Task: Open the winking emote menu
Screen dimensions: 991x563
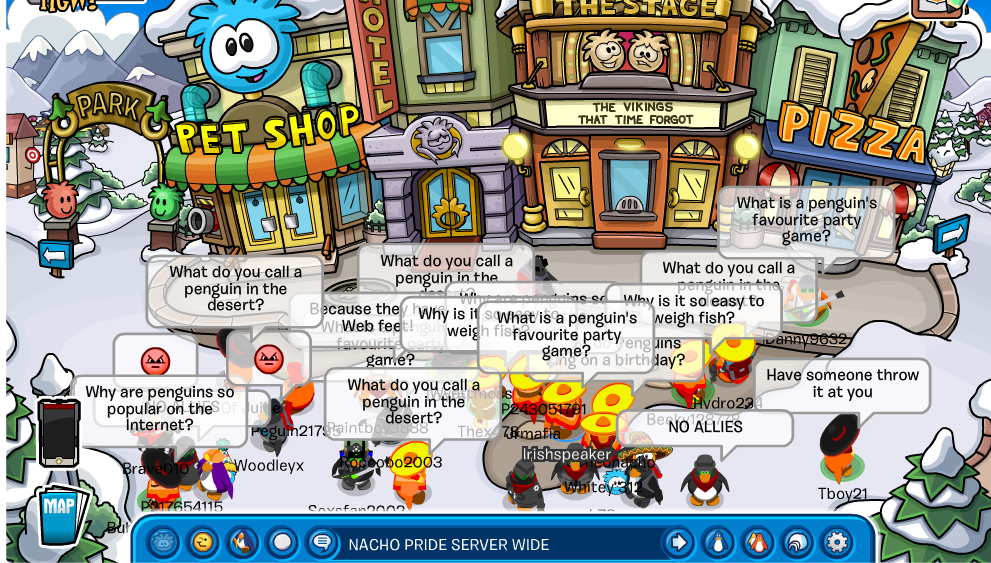Action: [x=203, y=543]
